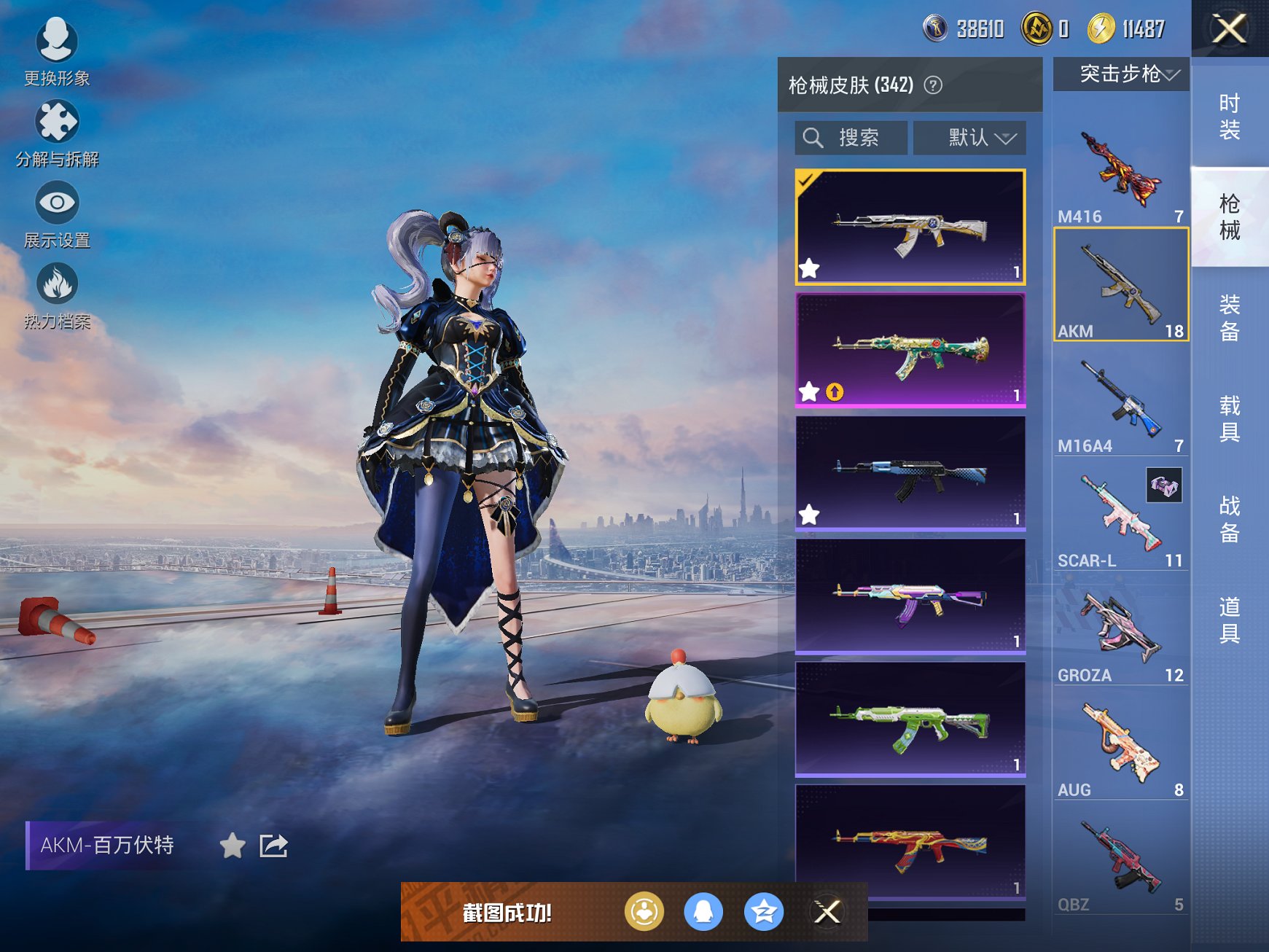The width and height of the screenshot is (1269, 952).
Task: Switch to 时装 outfits tab
Action: [x=1229, y=117]
